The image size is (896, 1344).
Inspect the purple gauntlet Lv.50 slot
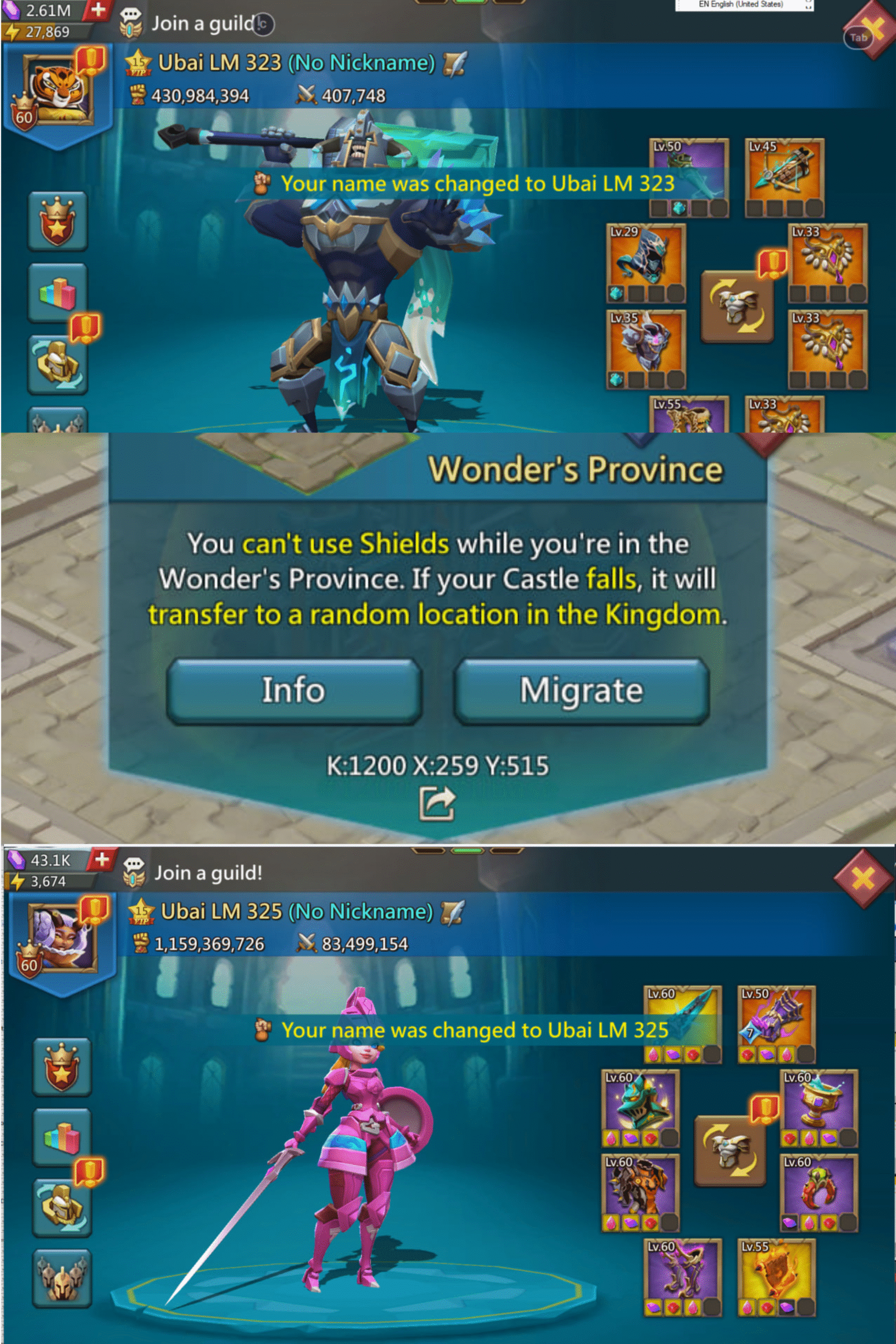[x=776, y=1023]
